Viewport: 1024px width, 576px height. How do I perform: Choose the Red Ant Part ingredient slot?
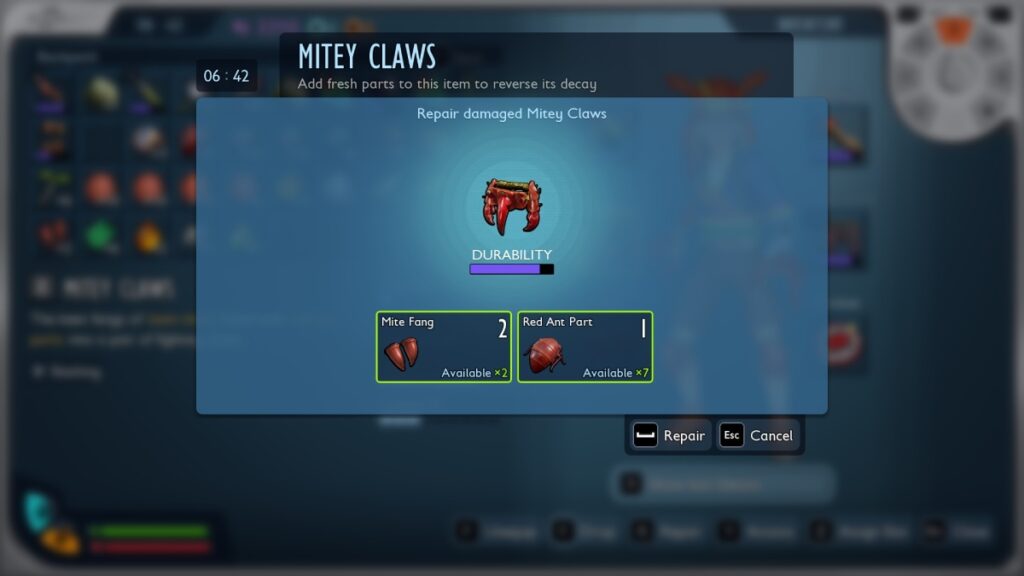pyautogui.click(x=584, y=346)
